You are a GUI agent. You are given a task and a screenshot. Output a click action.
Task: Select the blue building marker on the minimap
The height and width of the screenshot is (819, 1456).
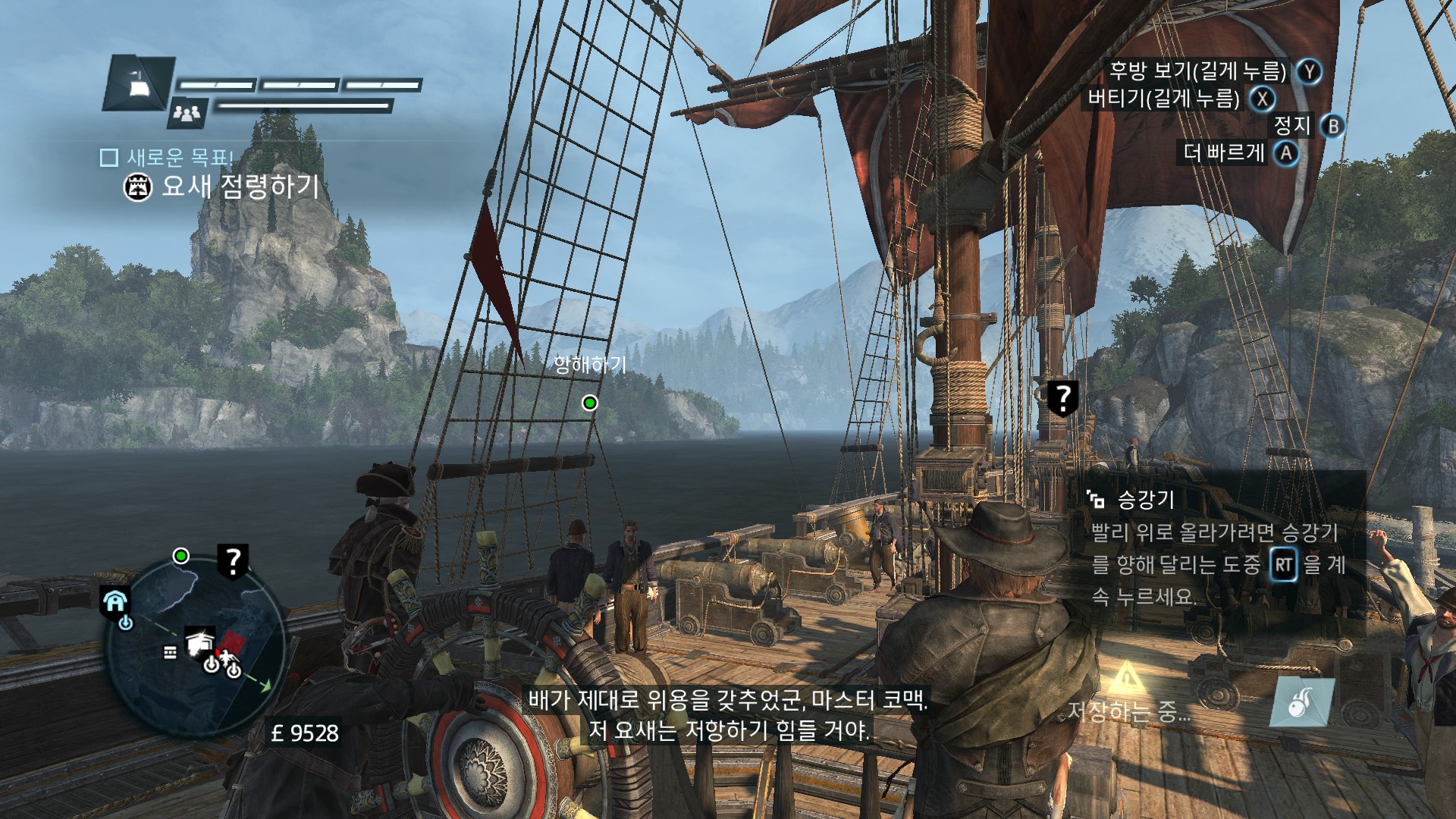click(115, 601)
